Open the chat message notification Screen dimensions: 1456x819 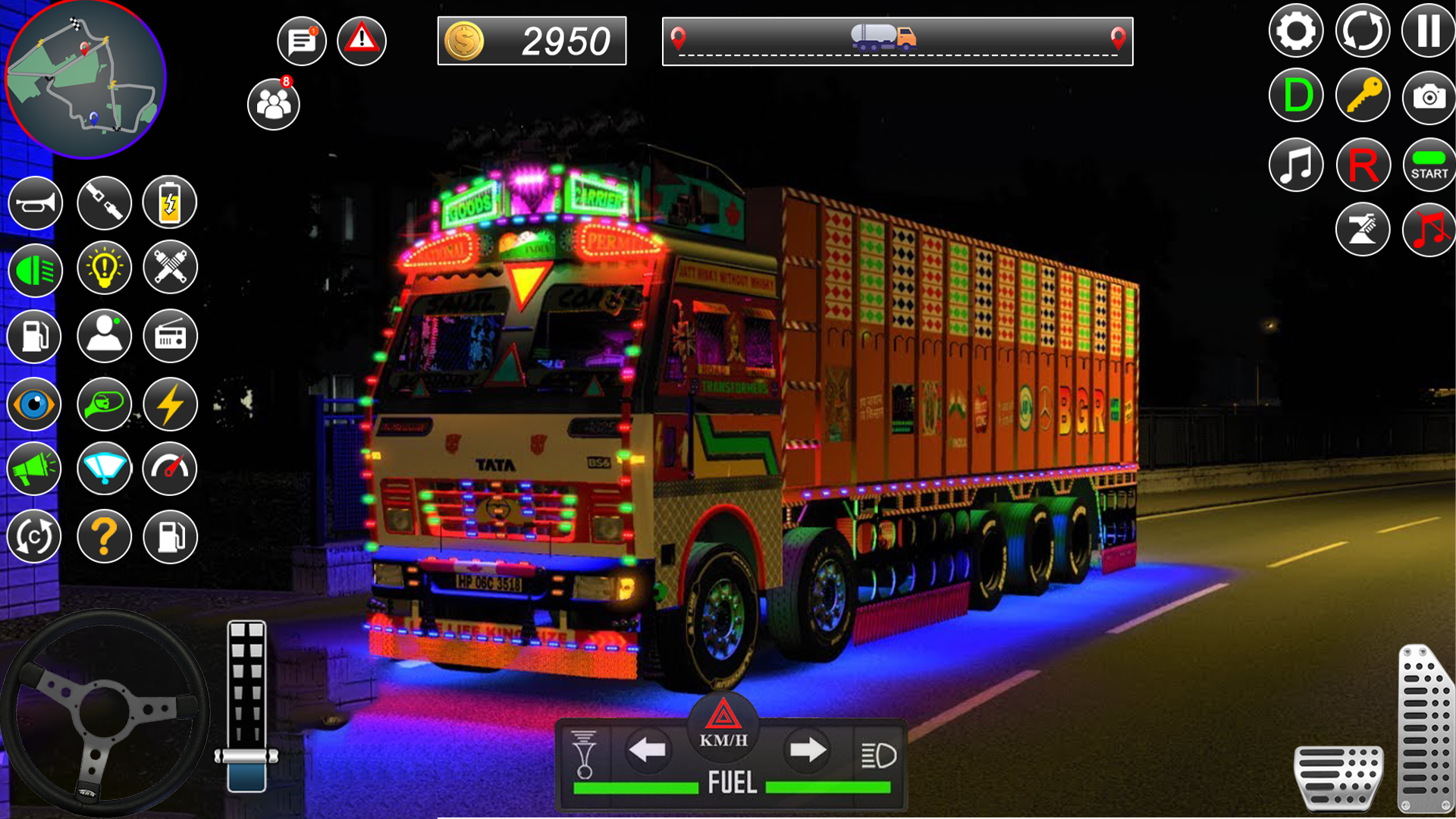click(x=301, y=41)
